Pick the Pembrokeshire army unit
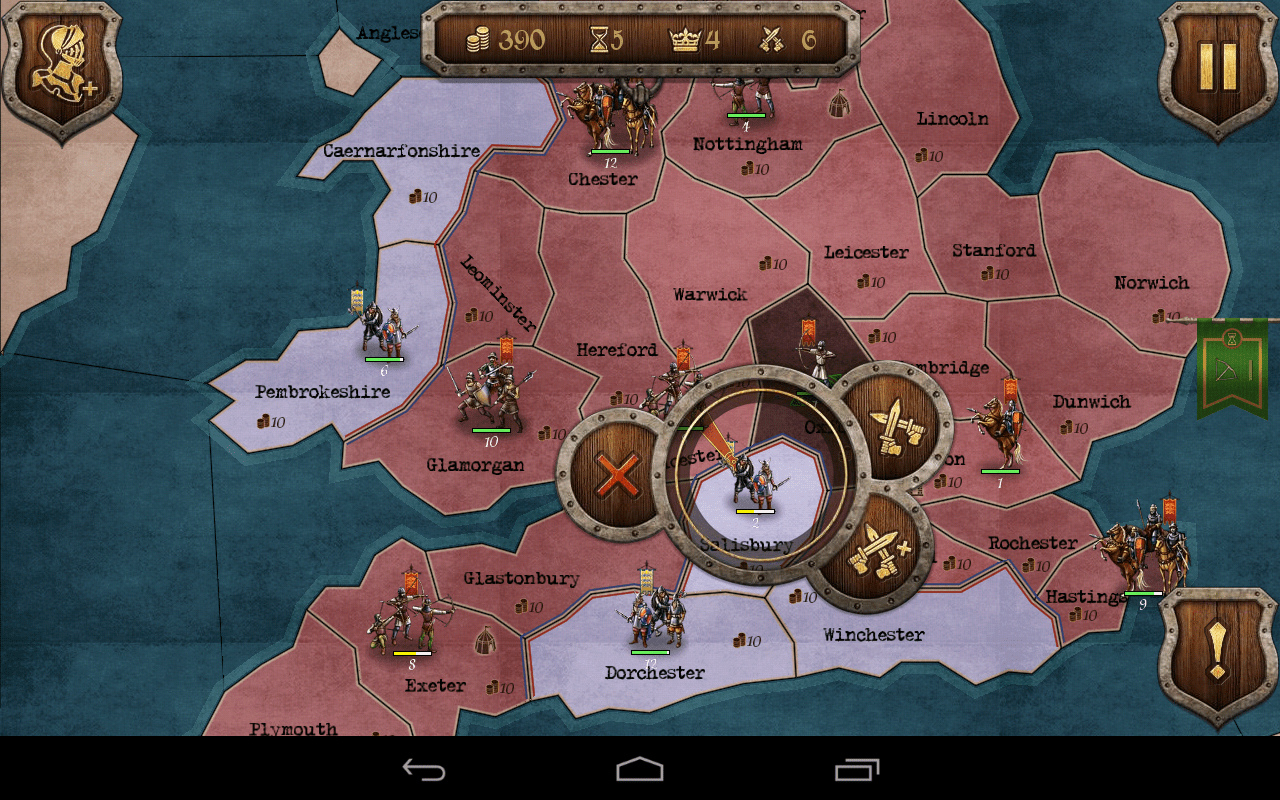This screenshot has height=800, width=1280. click(x=384, y=326)
